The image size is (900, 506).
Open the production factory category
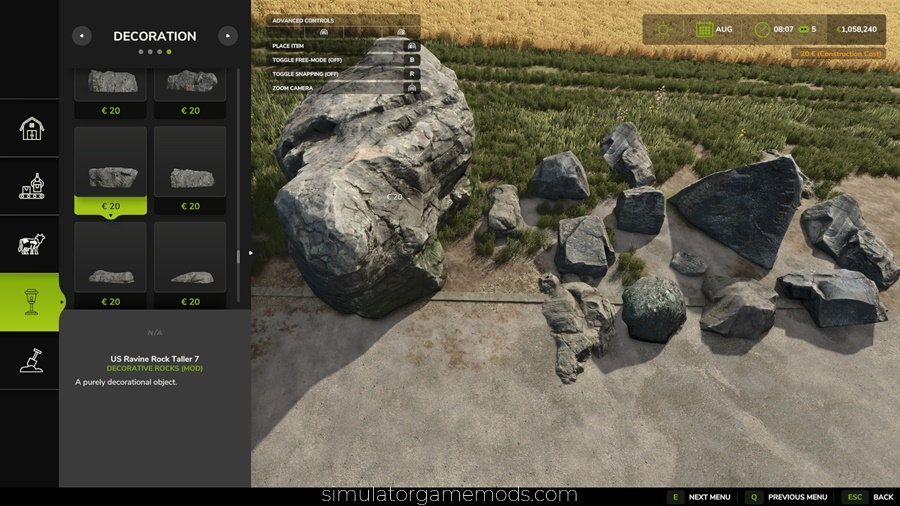pos(31,186)
